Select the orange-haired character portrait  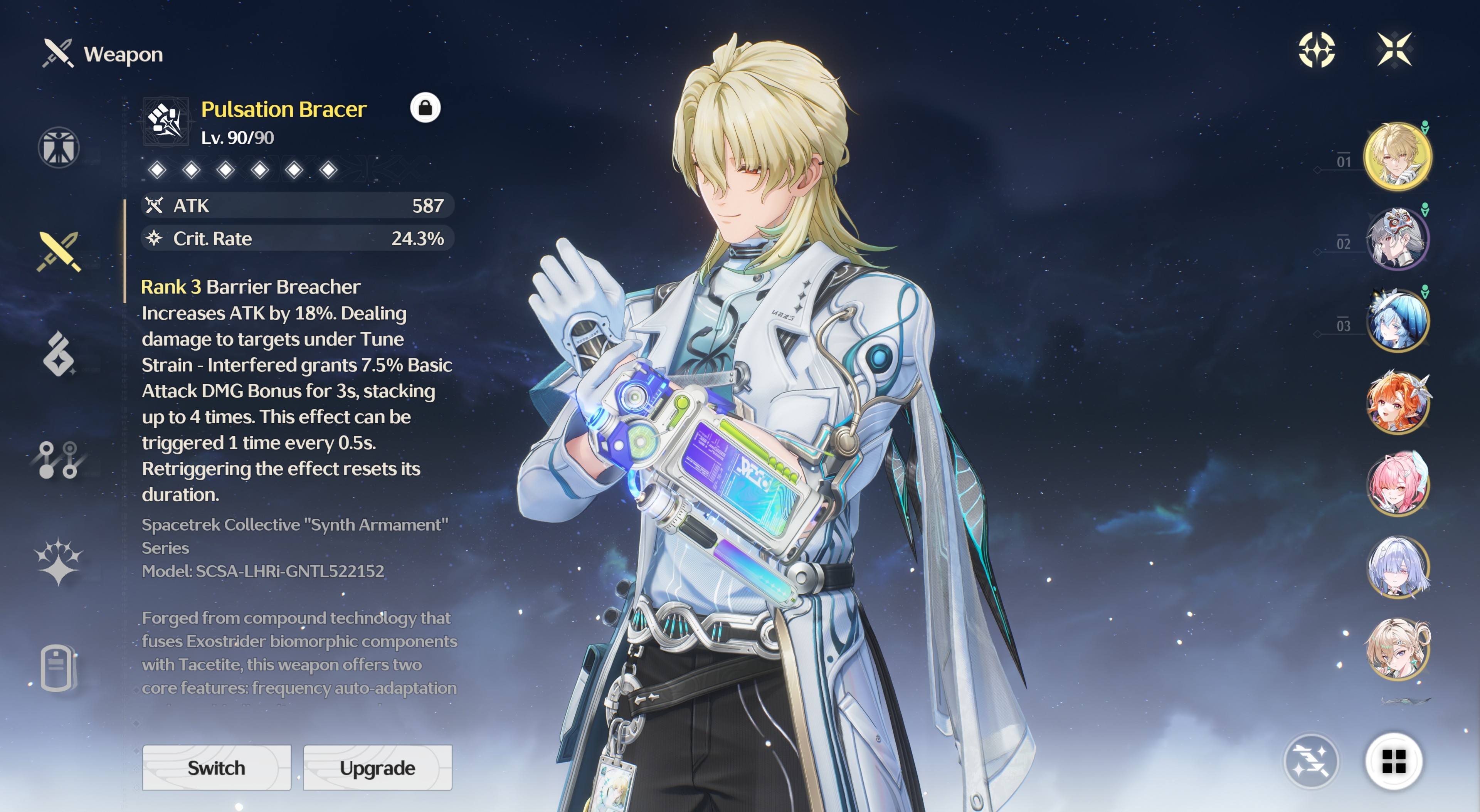click(1397, 402)
